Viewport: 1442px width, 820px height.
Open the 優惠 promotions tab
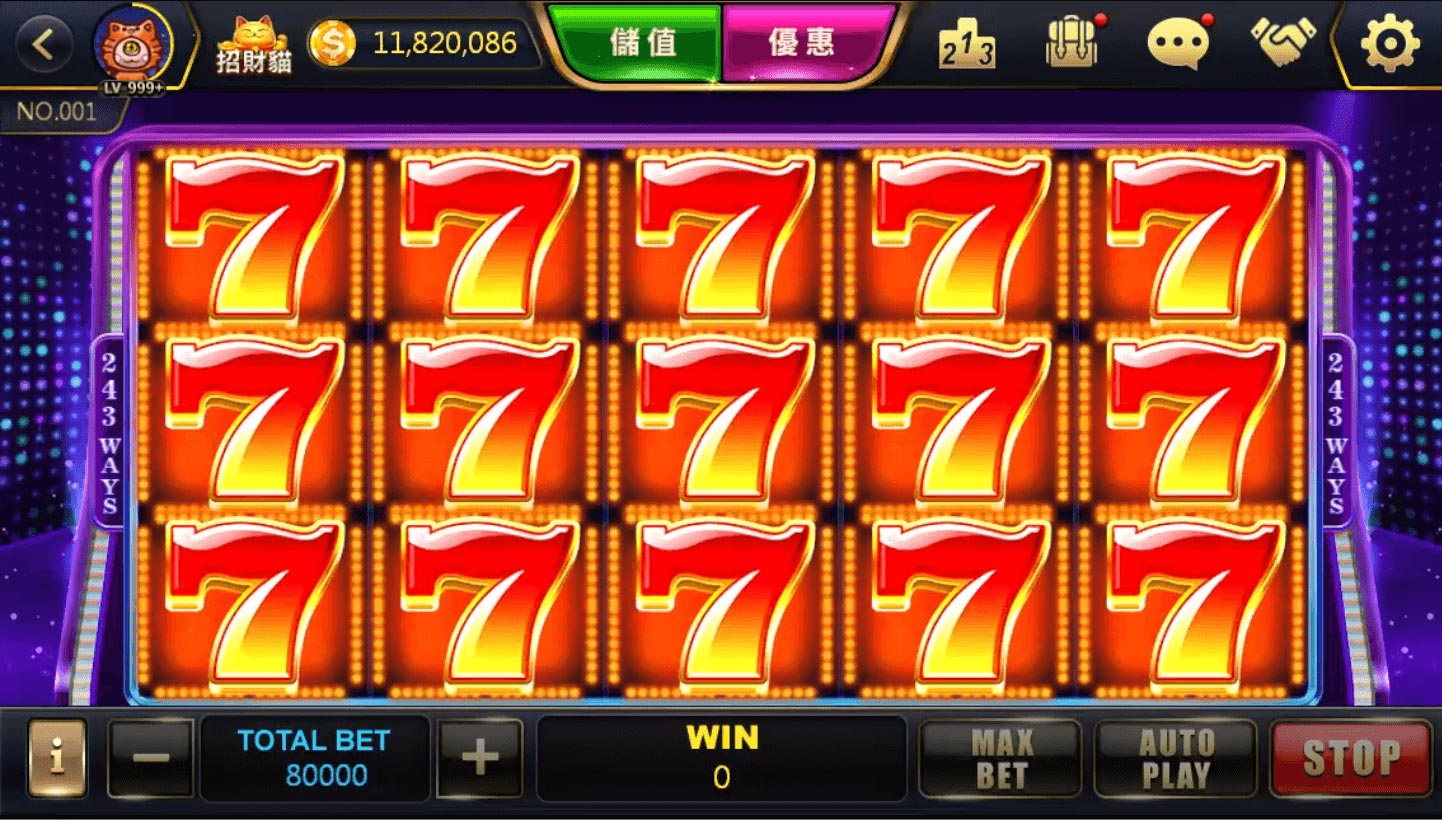tap(801, 44)
